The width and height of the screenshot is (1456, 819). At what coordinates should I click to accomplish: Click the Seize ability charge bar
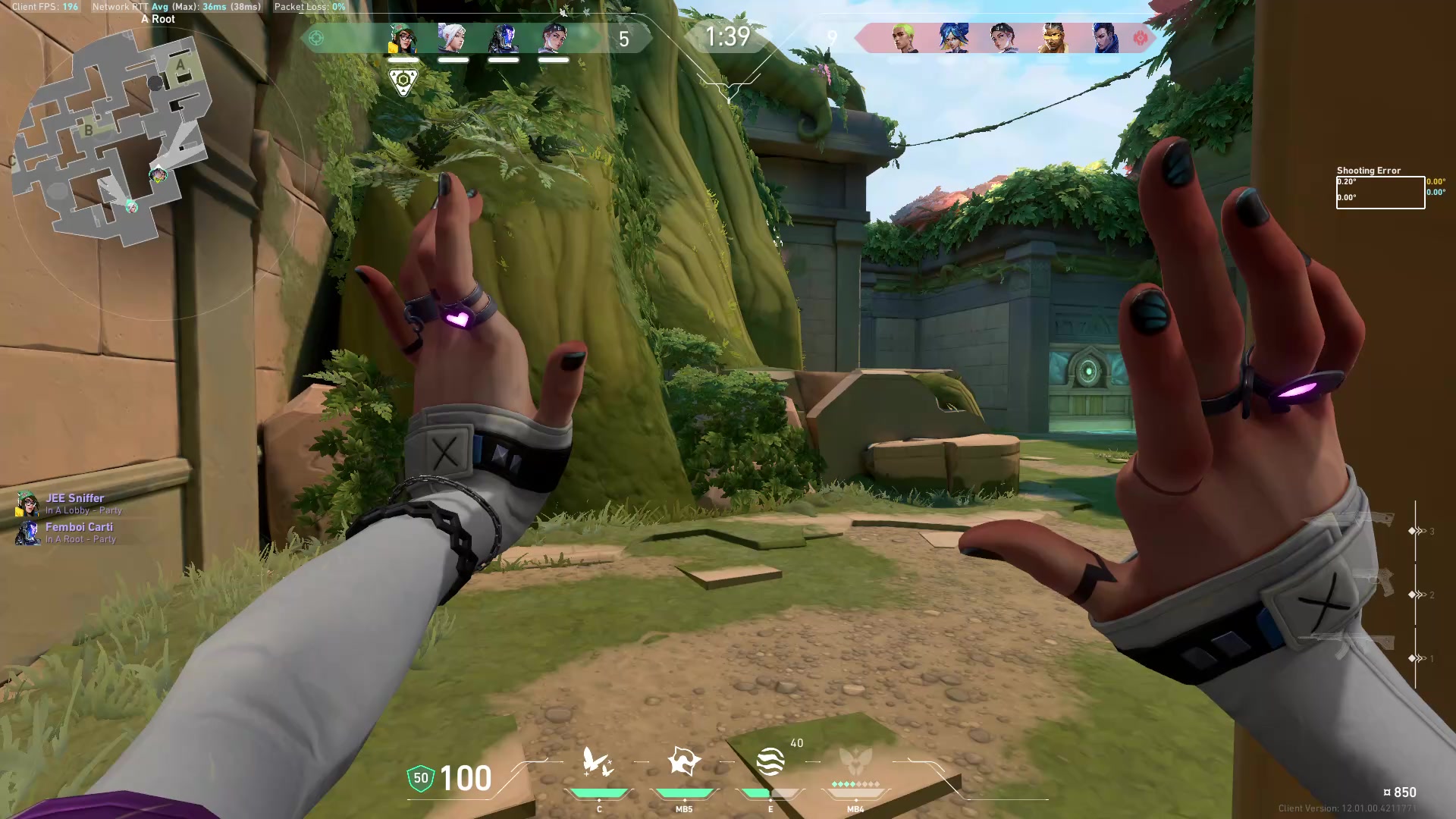pos(685,792)
